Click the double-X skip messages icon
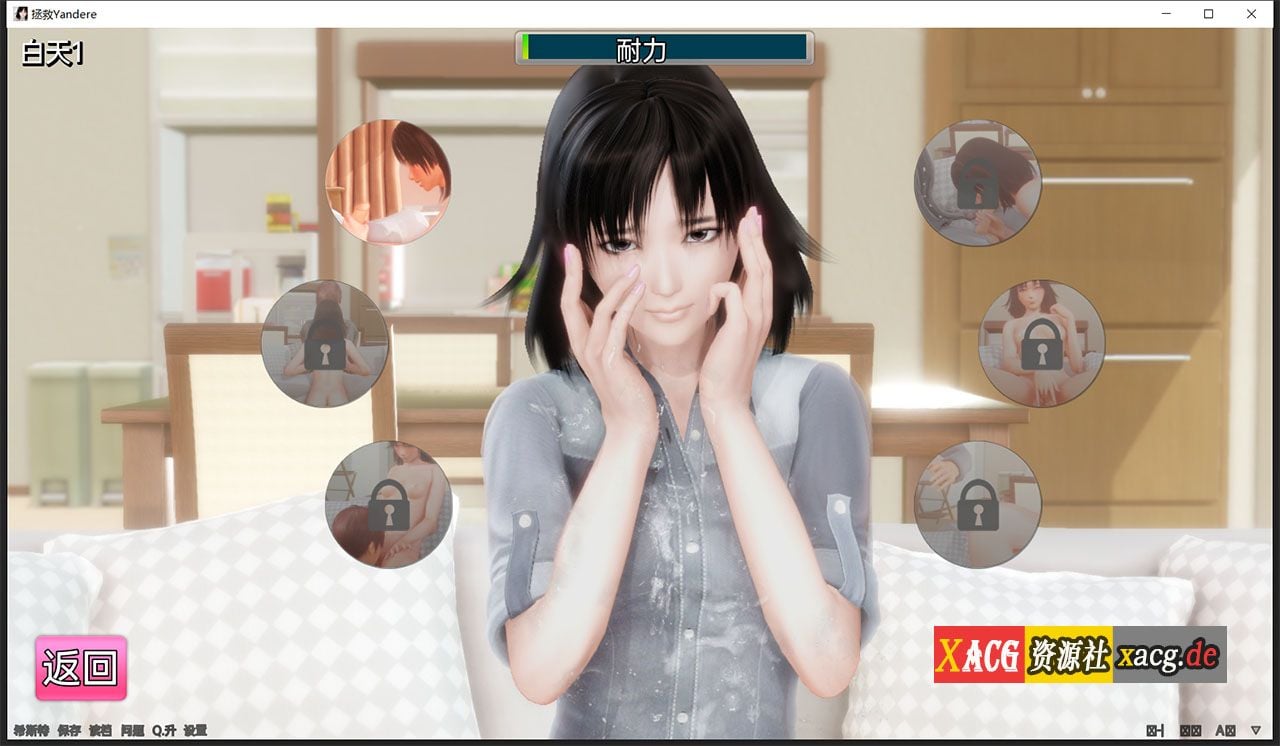Screen dimensions: 1280x746 pyautogui.click(x=1190, y=731)
